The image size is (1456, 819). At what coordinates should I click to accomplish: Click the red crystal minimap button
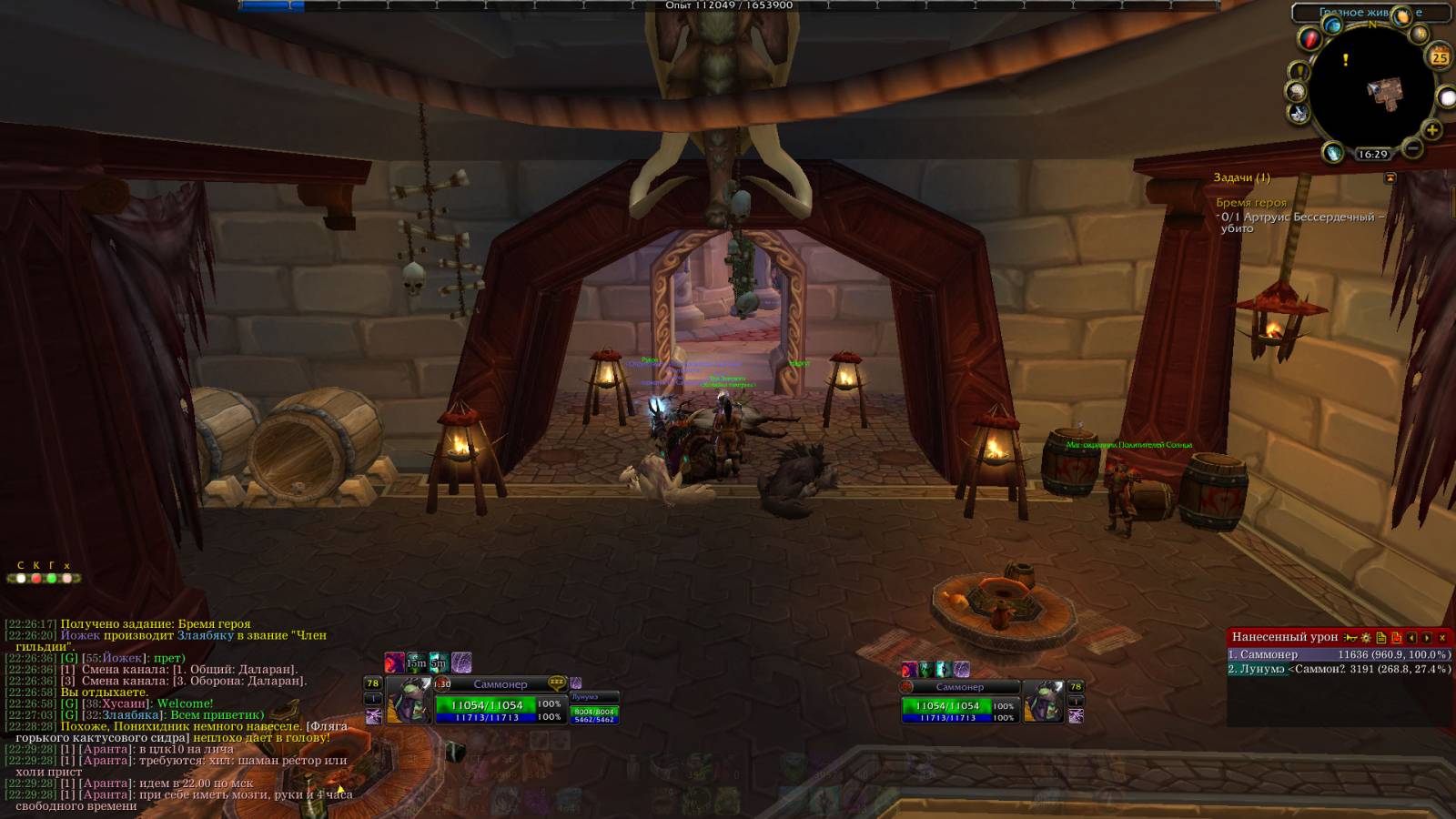tap(1309, 39)
